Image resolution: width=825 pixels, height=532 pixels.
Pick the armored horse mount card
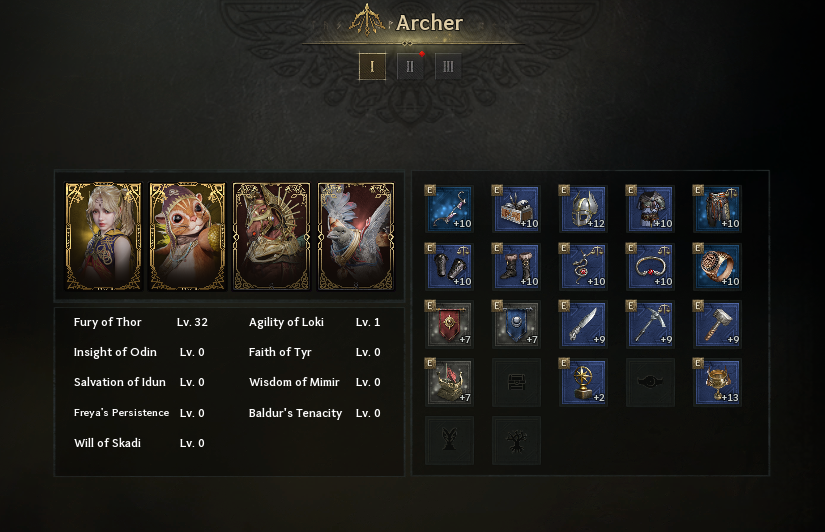pos(272,237)
